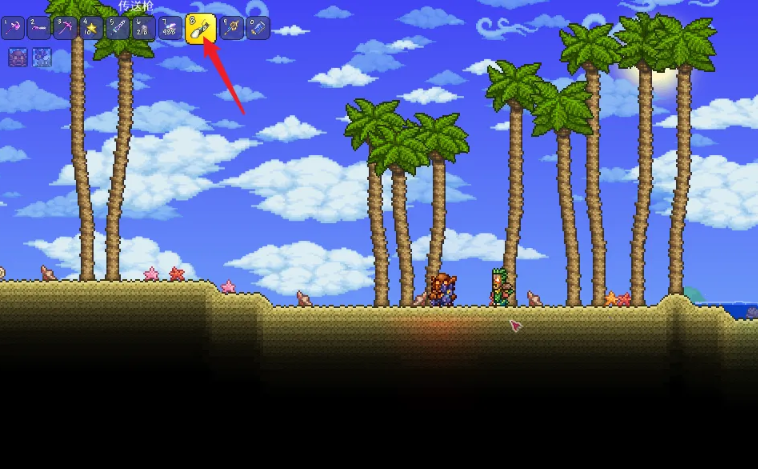This screenshot has height=469, width=758.
Task: Pick the pink pickaxe in hotbar slot 3
Action: 65,28
